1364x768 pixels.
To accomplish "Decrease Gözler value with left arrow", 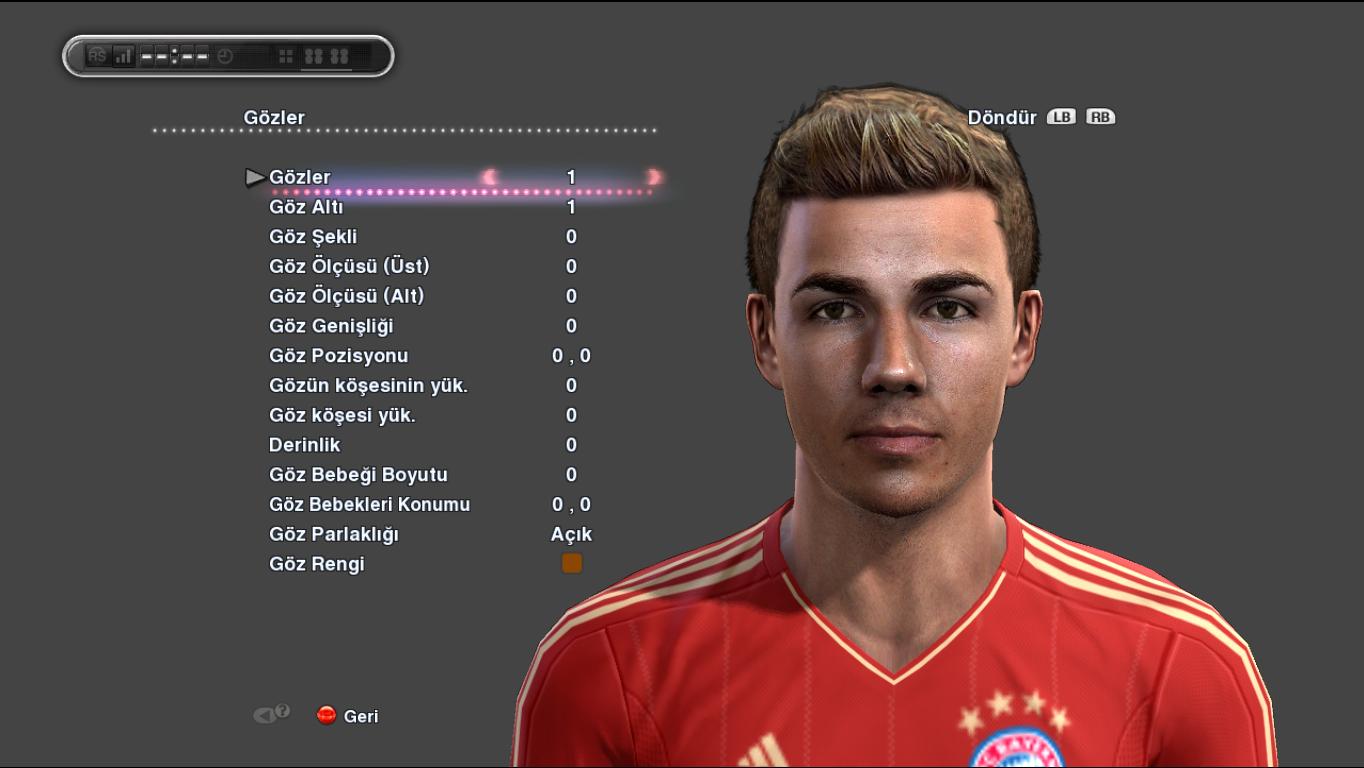I will (x=490, y=177).
